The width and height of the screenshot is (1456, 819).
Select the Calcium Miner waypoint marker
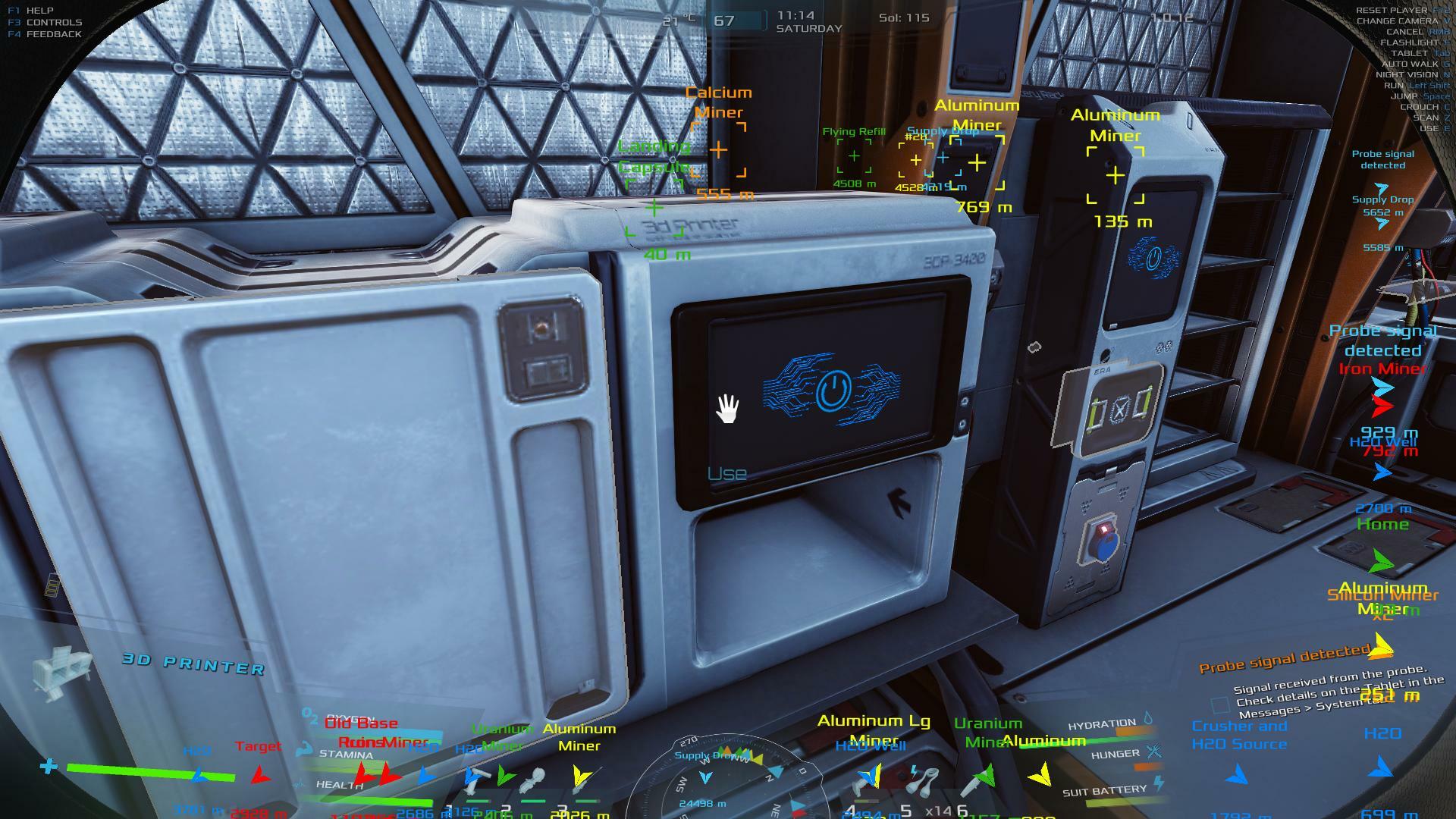click(x=718, y=150)
